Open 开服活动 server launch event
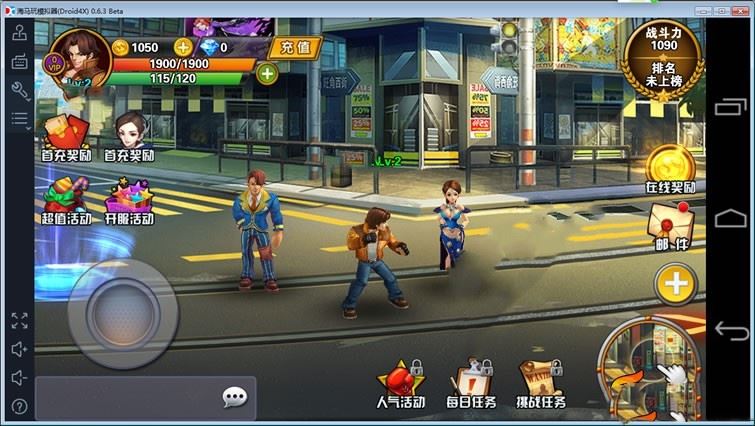This screenshot has height=426, width=755. [x=129, y=200]
